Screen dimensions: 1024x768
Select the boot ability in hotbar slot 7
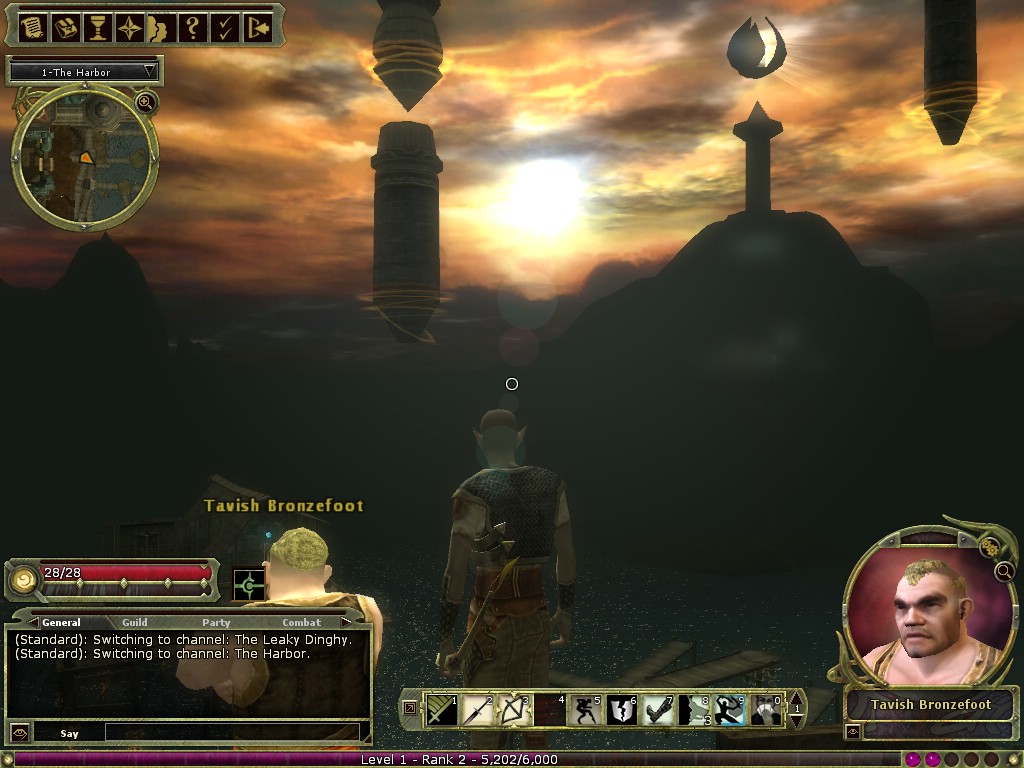[x=657, y=709]
